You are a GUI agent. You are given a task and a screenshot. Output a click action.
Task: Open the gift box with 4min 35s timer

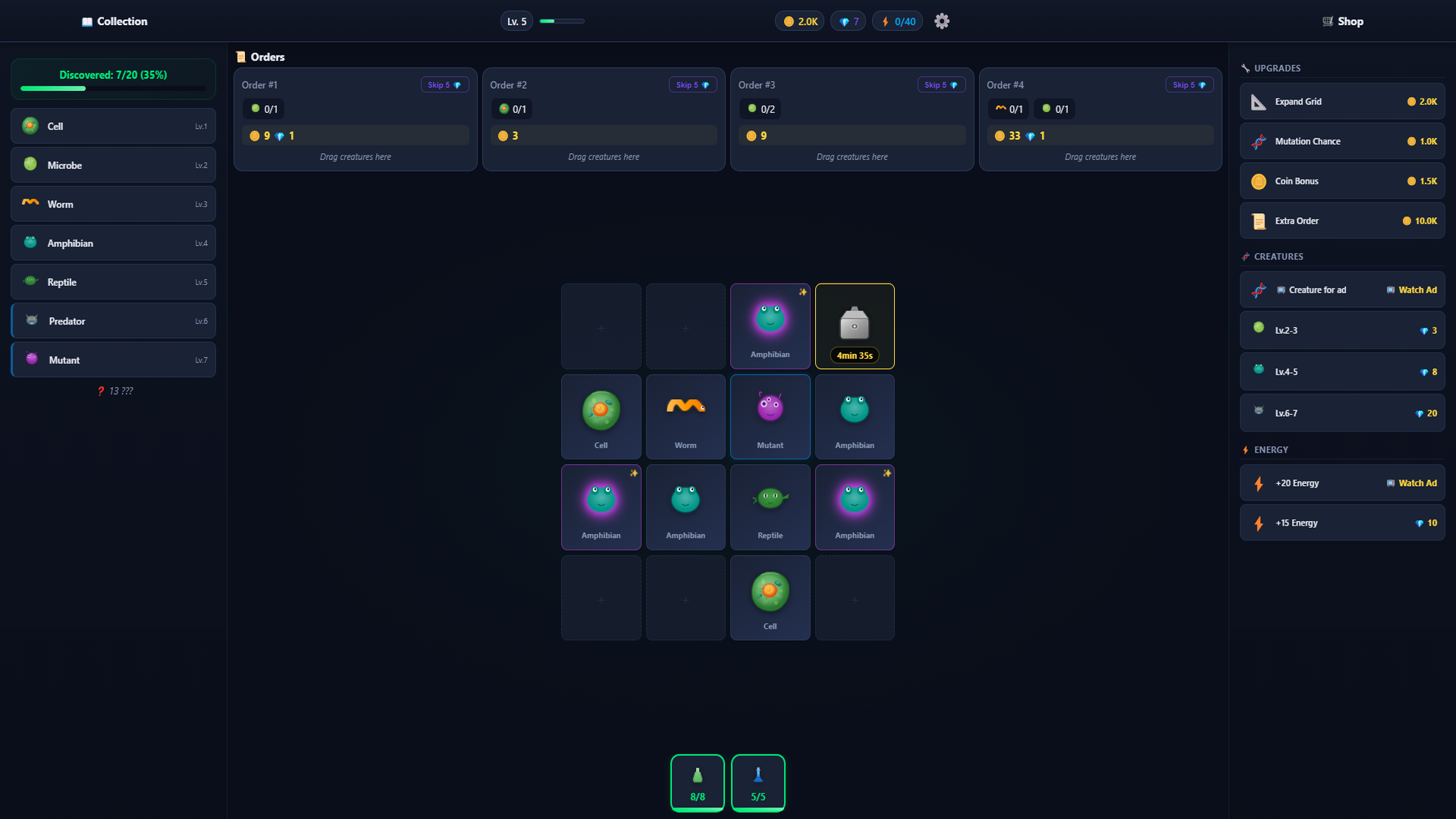pyautogui.click(x=854, y=325)
